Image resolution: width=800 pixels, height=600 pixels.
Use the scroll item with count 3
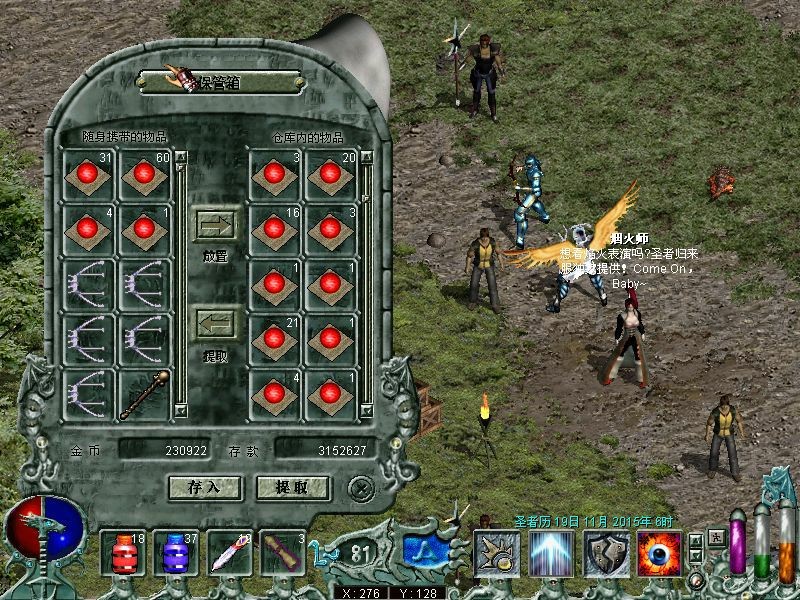283,553
